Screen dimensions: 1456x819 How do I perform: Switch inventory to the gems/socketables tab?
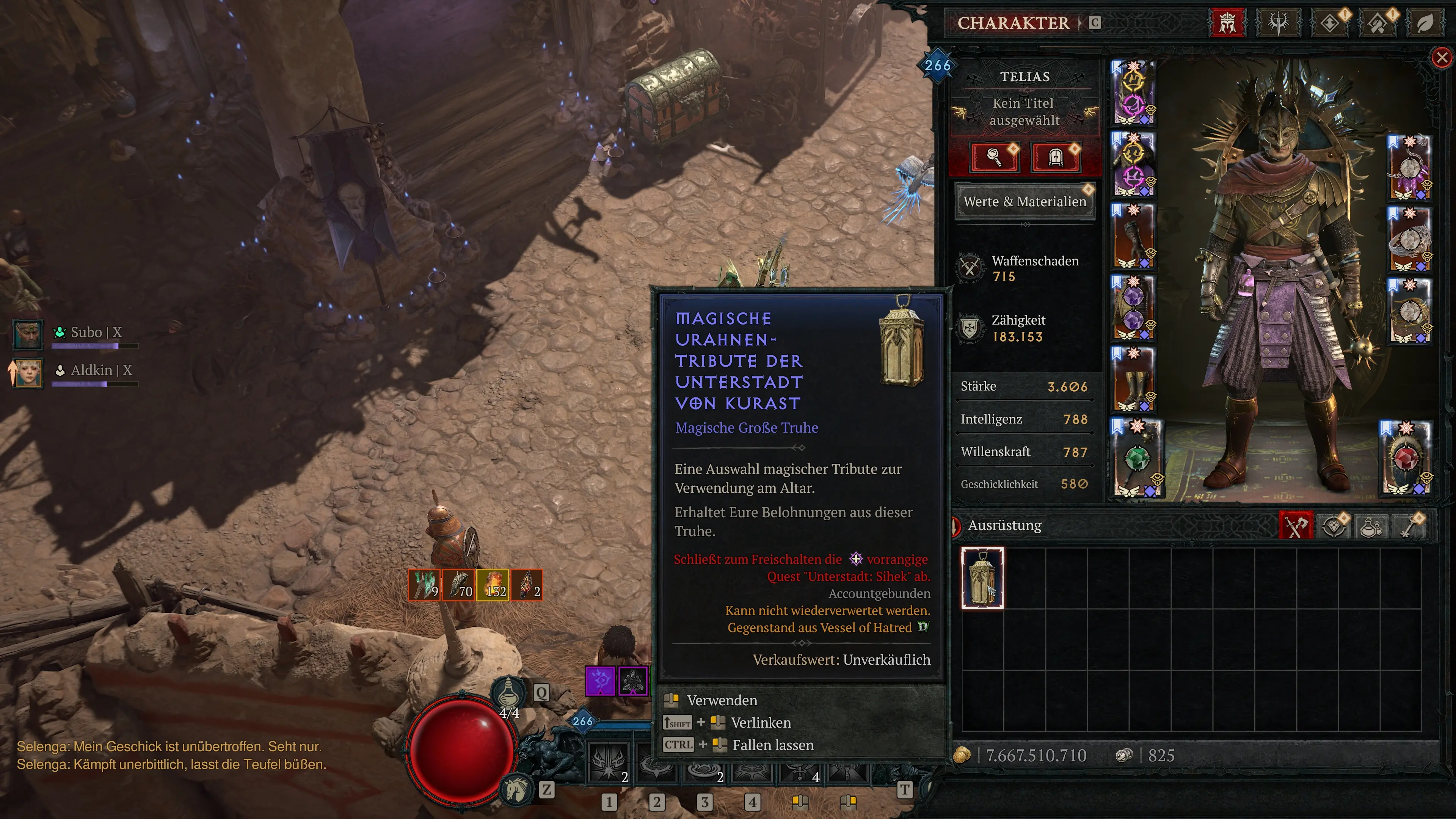pos(1334,526)
